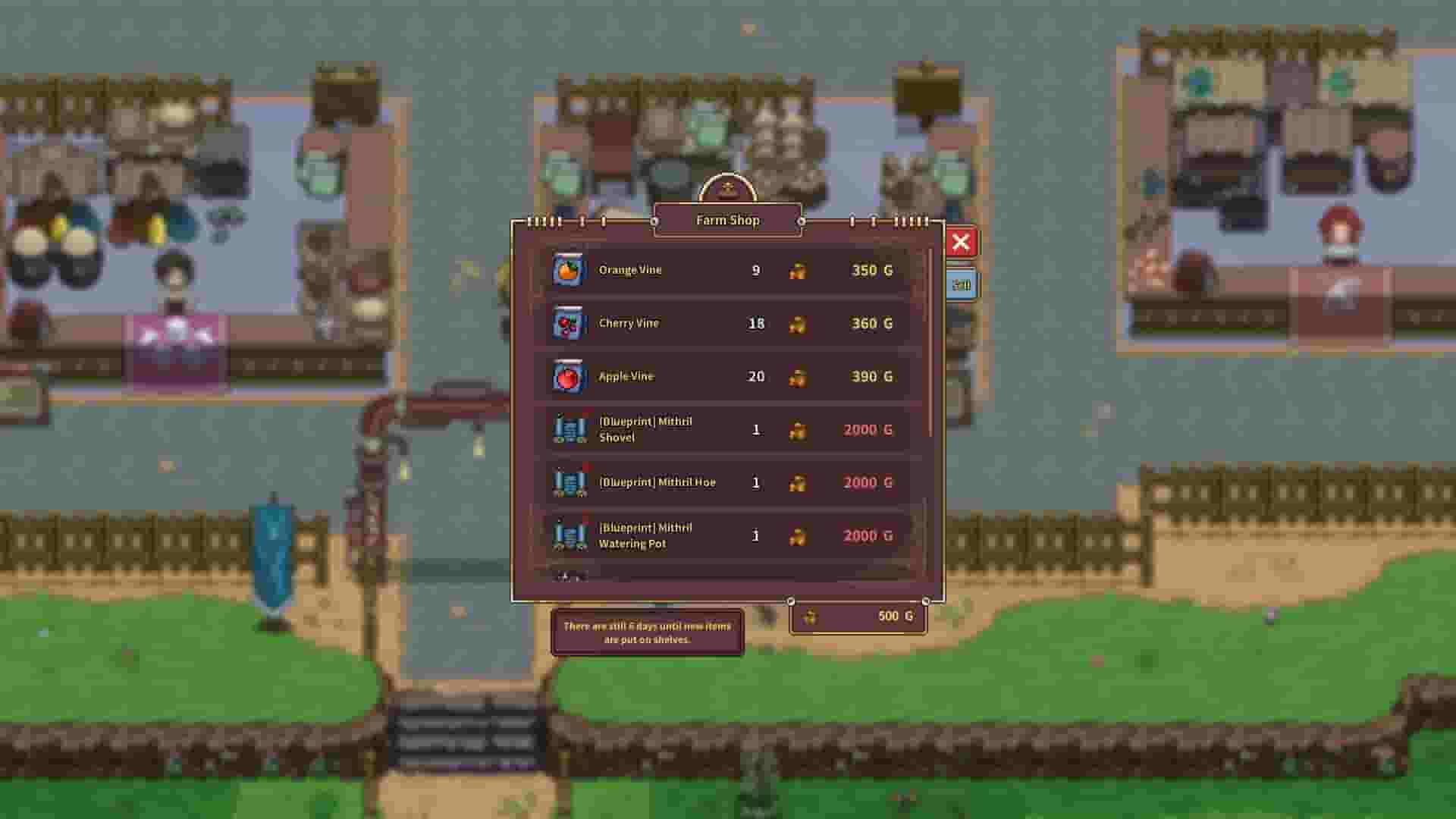This screenshot has height=819, width=1456.
Task: Click the Mithril Shovel blueprint icon
Action: coord(570,429)
